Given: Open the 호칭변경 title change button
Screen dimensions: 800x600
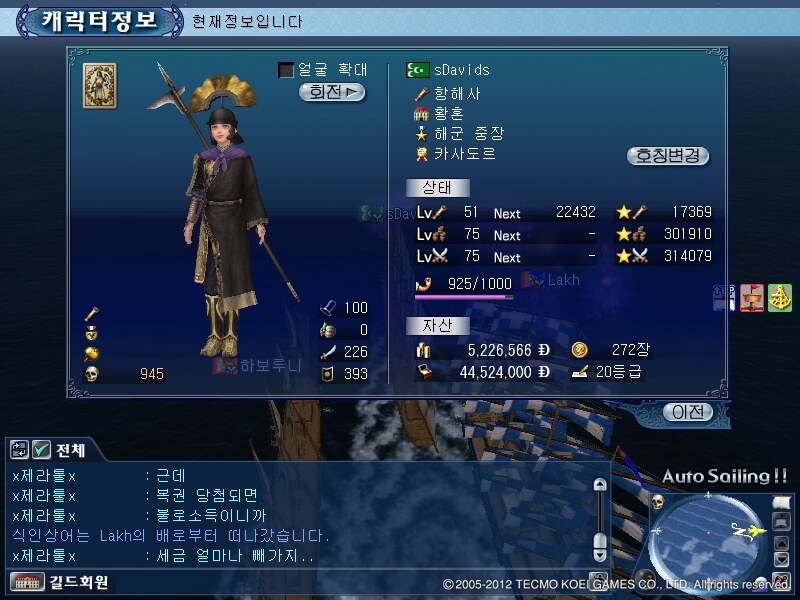Looking at the screenshot, I should 668,156.
